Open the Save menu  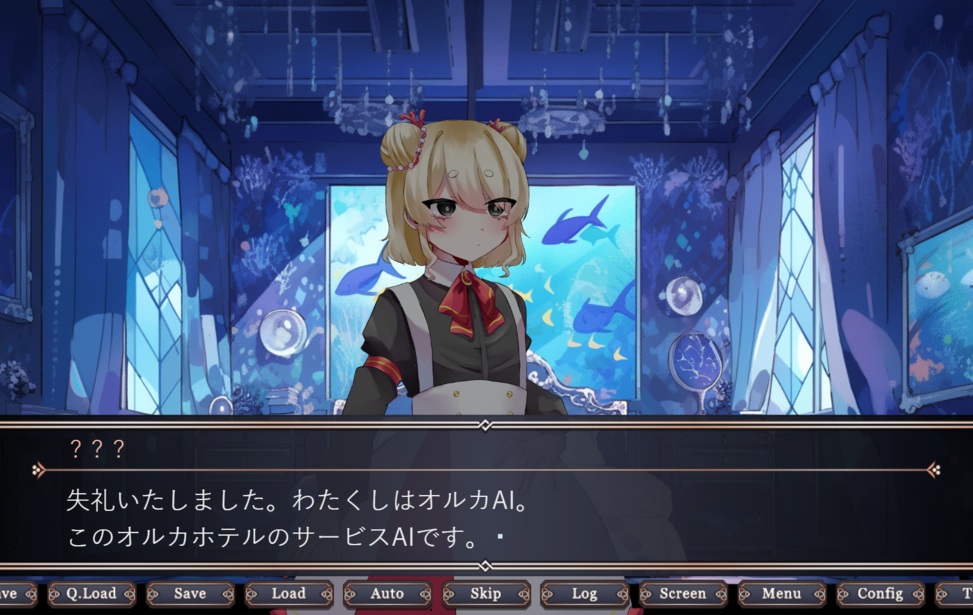click(190, 594)
